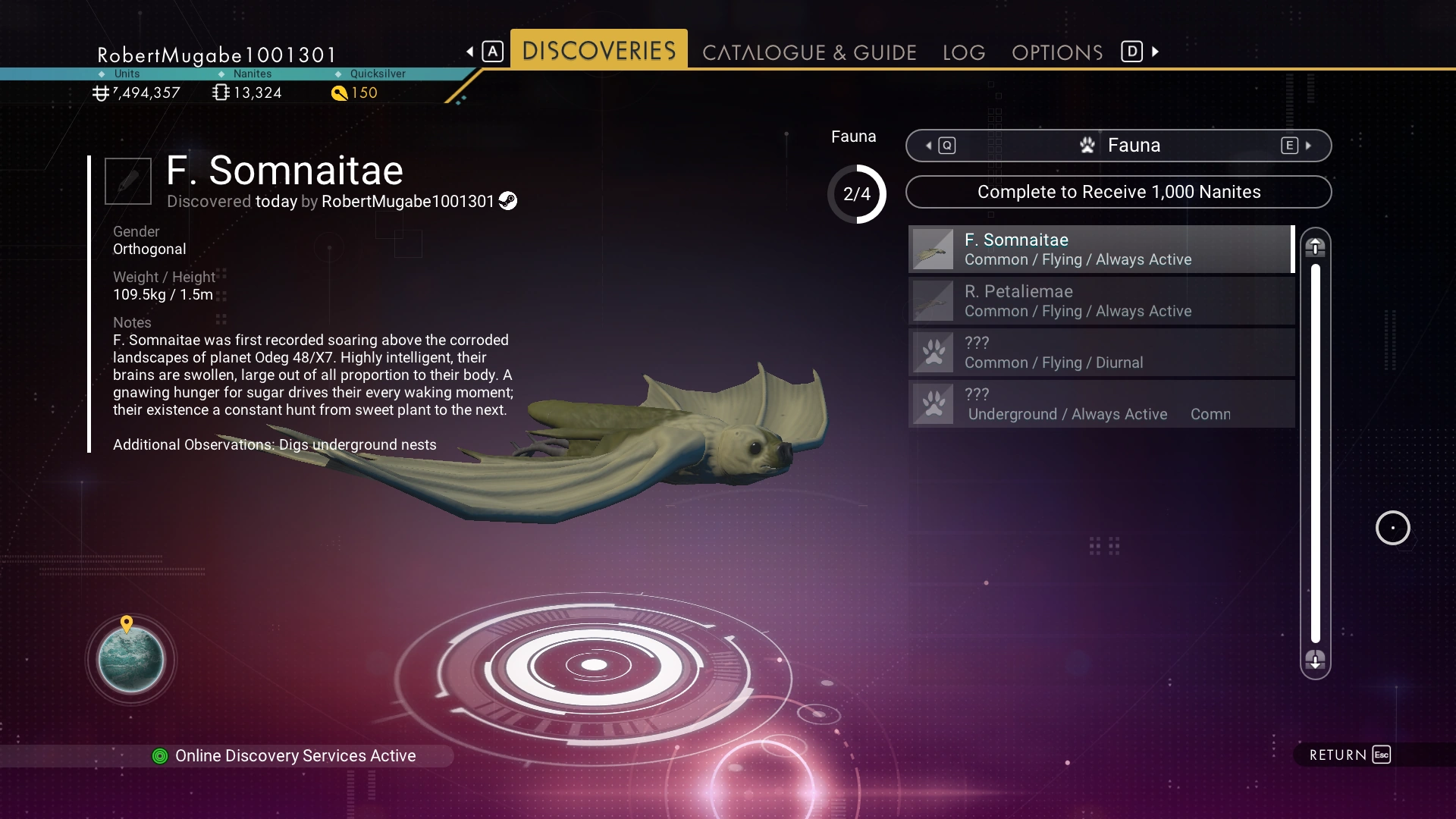Click the rename pencil icon beside F. Somnaitae
This screenshot has height=819, width=1456.
click(x=128, y=181)
